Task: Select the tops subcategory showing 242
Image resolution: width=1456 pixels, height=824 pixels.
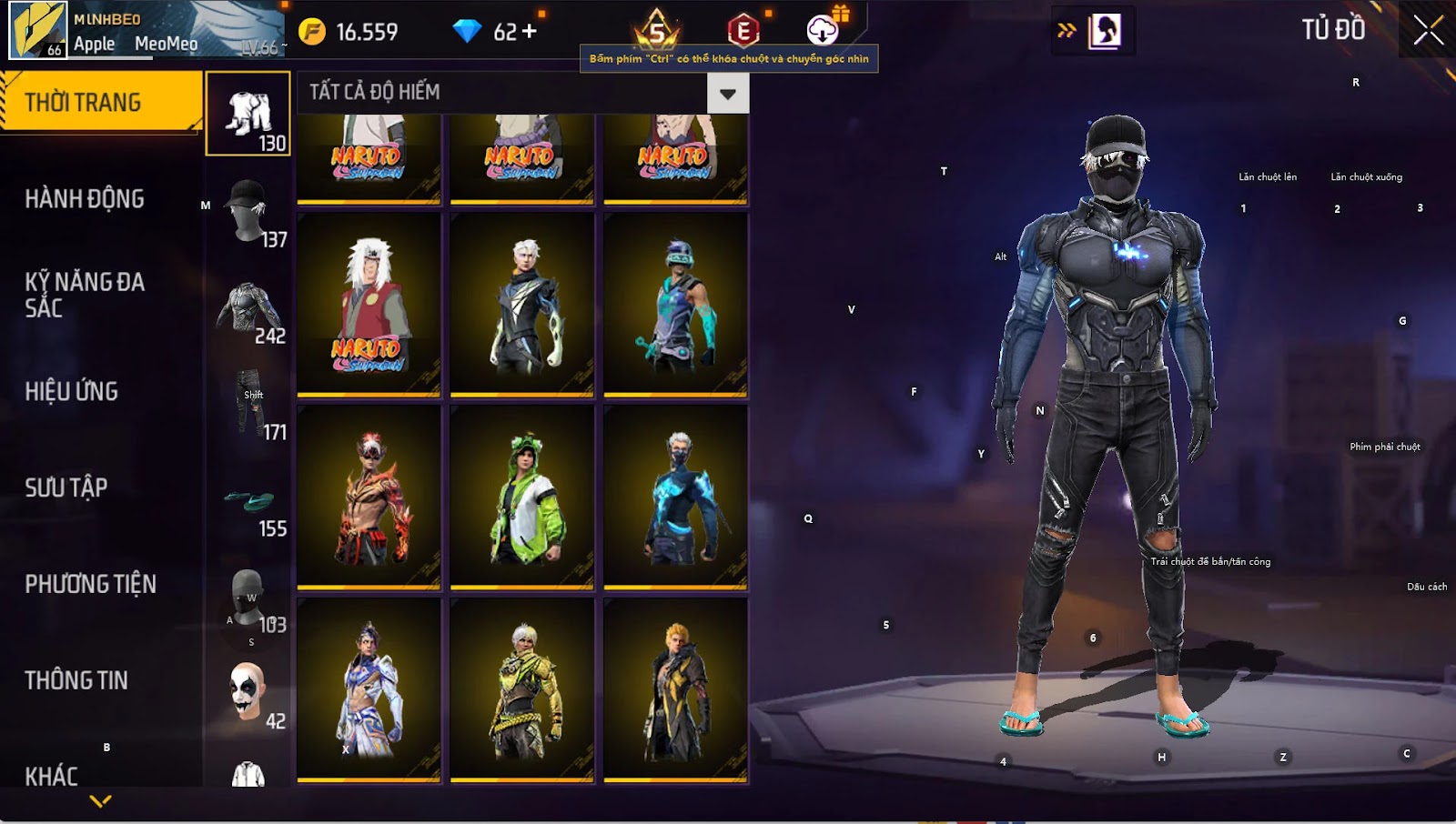Action: point(248,310)
